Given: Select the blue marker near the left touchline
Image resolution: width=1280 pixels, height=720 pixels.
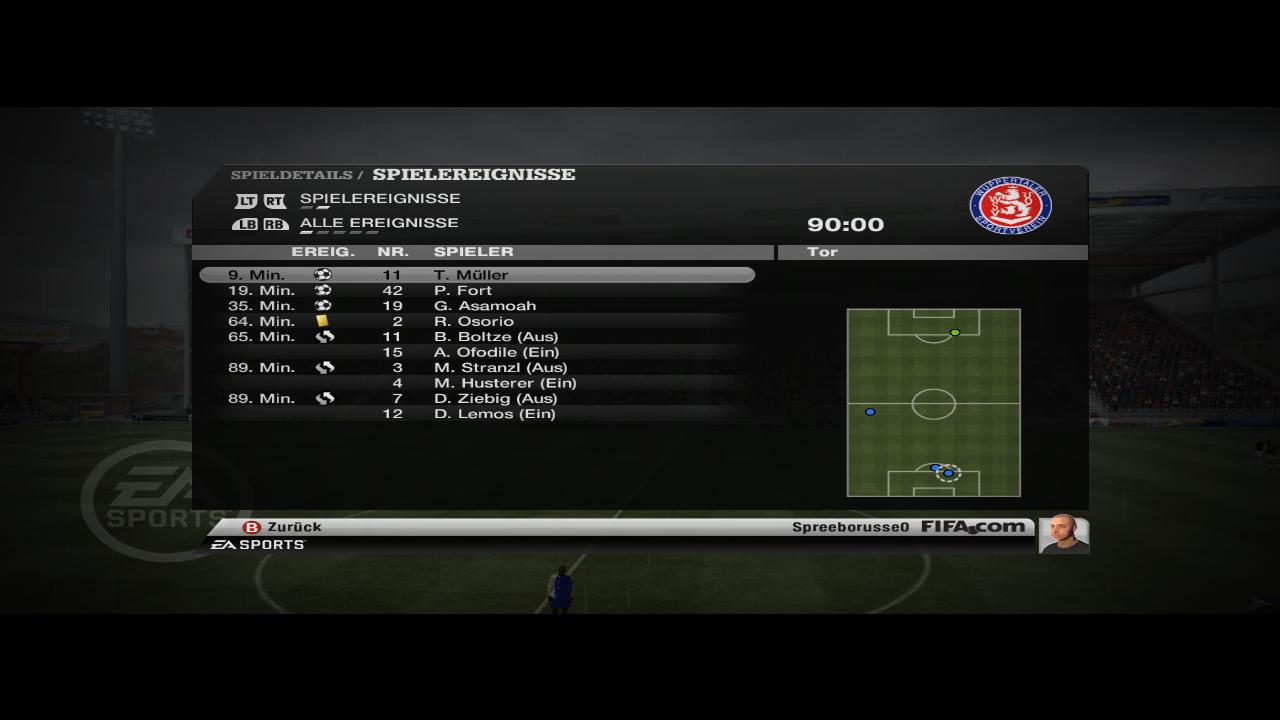Looking at the screenshot, I should pyautogui.click(x=870, y=412).
